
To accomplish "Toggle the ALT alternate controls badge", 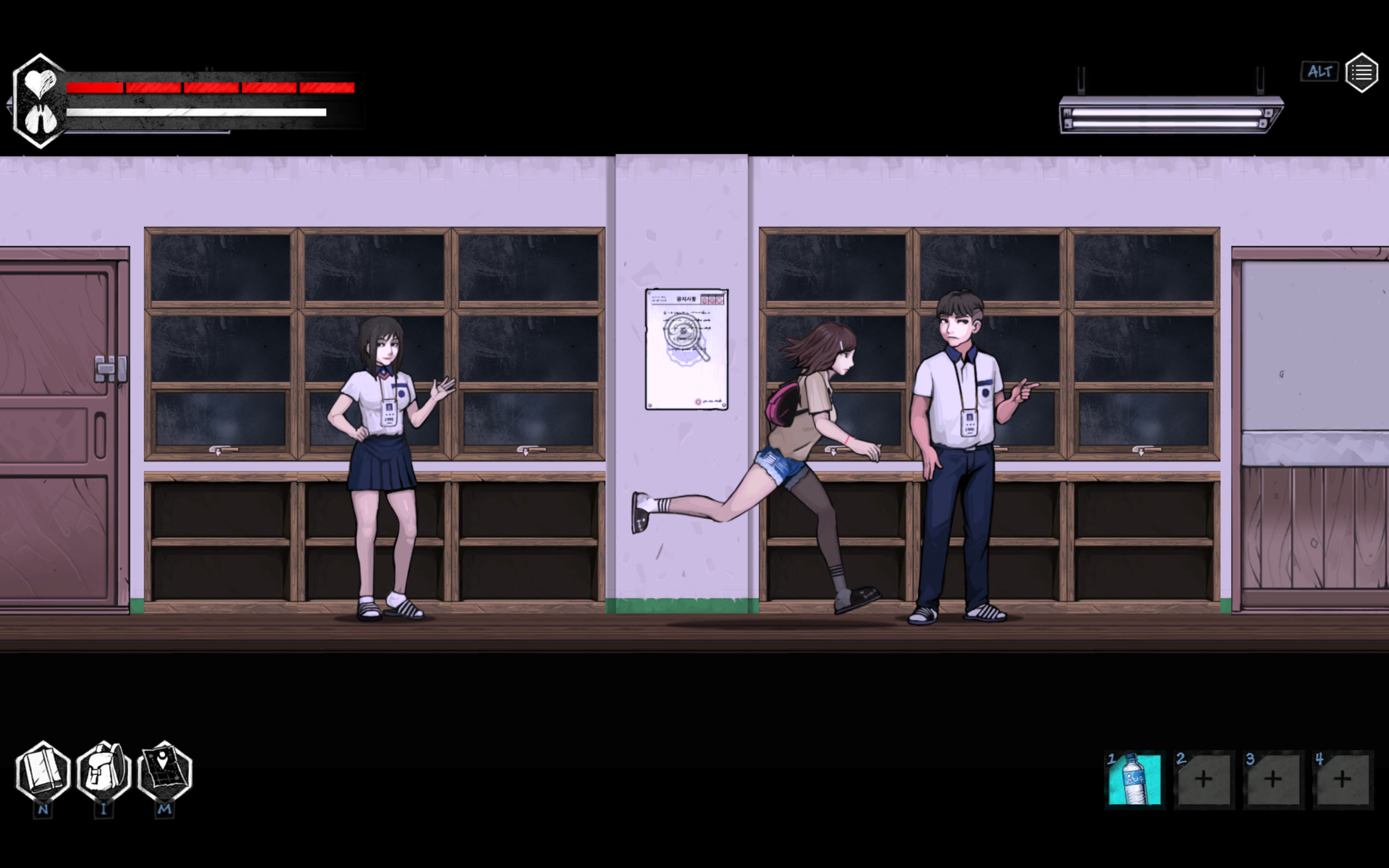I will 1320,71.
